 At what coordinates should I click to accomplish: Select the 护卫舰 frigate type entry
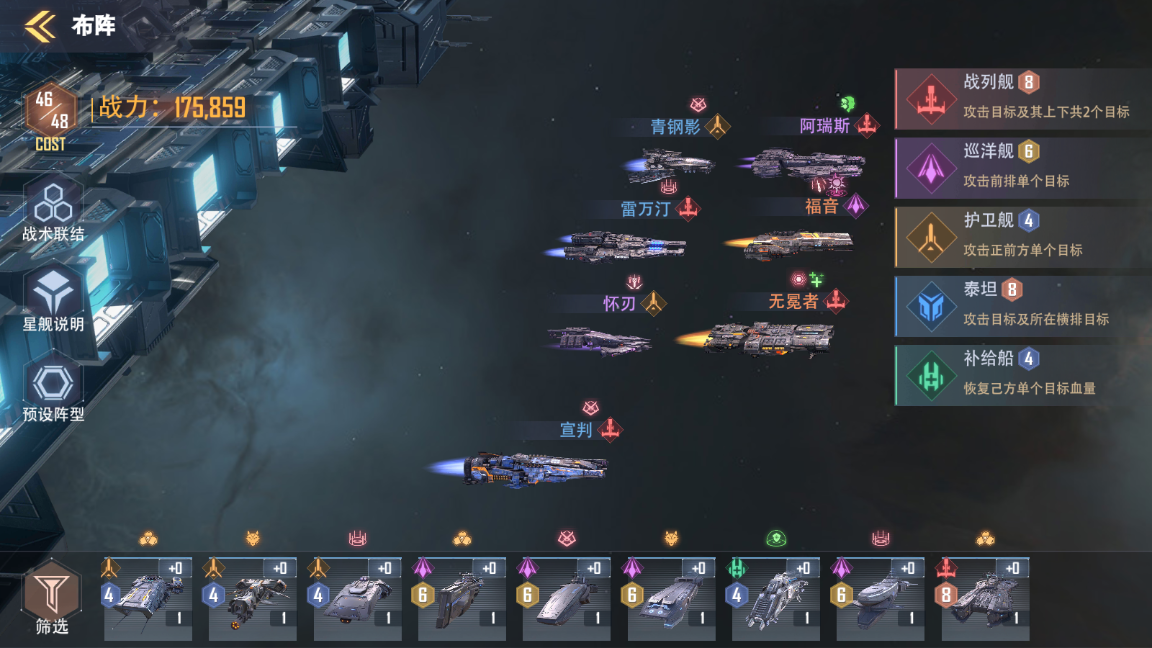[x=1022, y=237]
